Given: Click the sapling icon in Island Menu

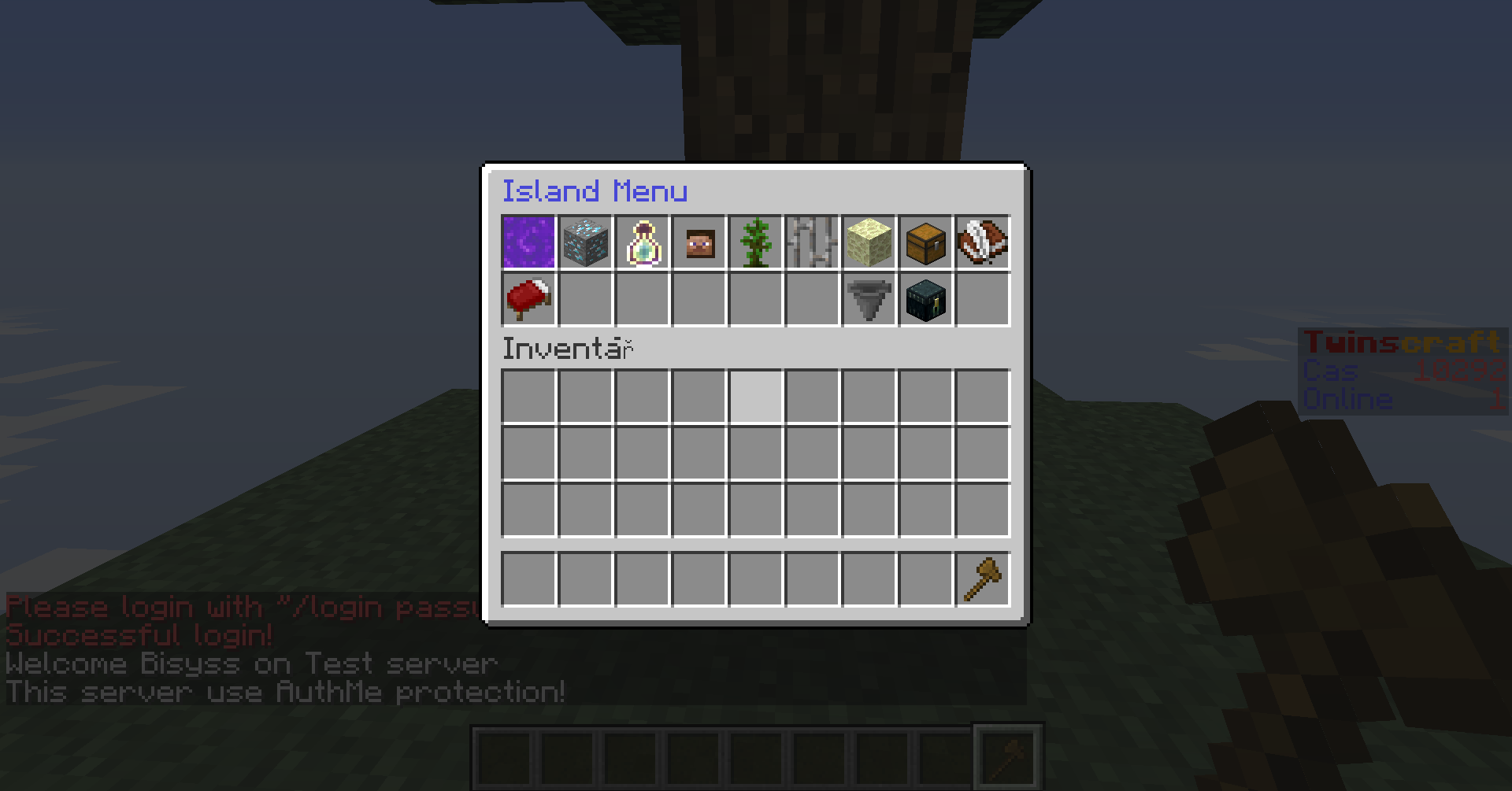Looking at the screenshot, I should (754, 242).
